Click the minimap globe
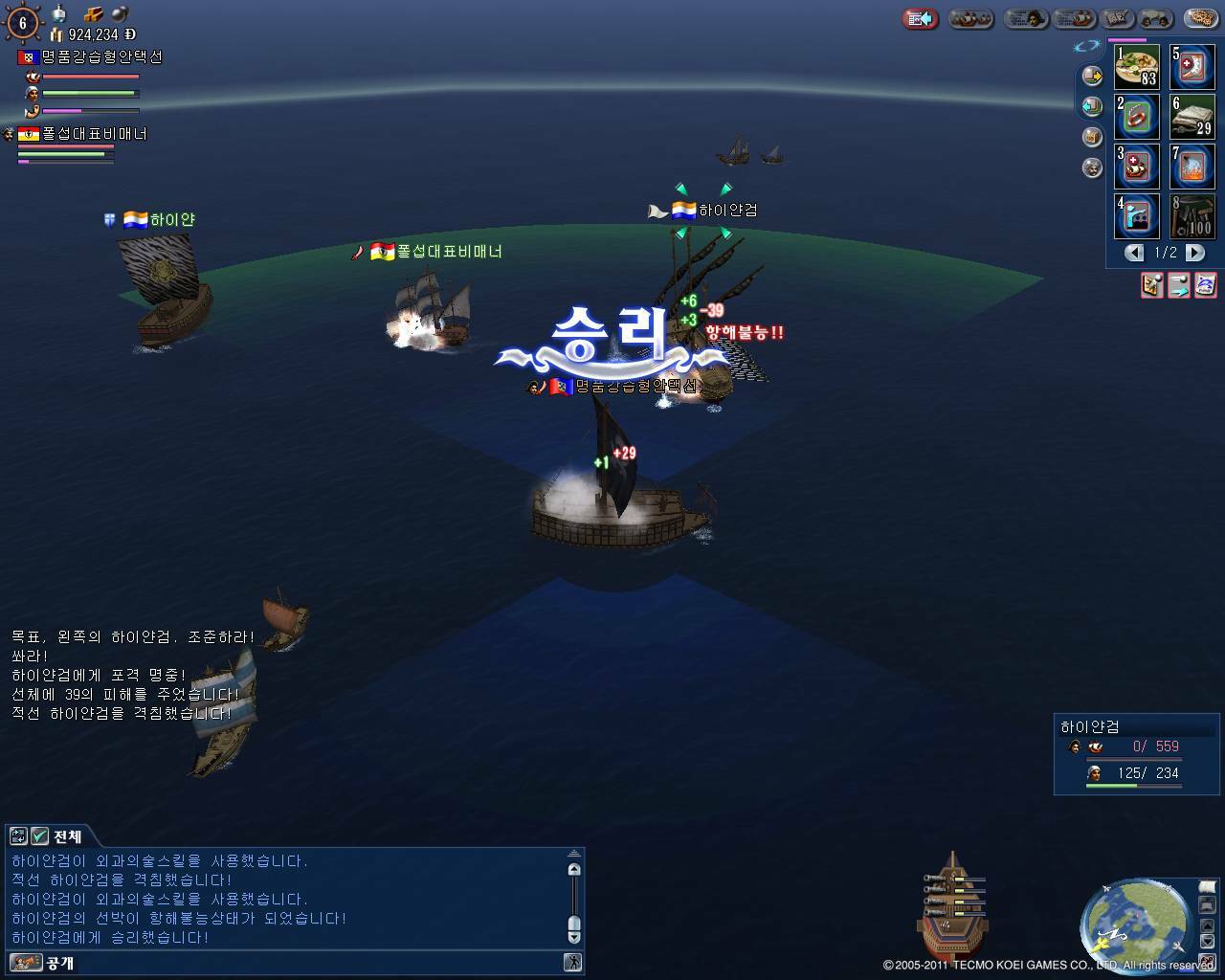The image size is (1225, 980). point(1136,921)
